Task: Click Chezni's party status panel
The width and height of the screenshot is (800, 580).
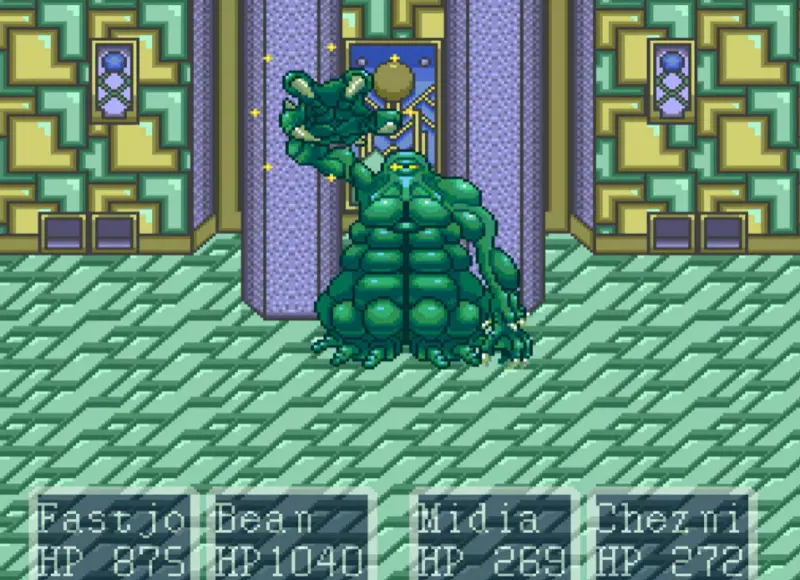Action: click(x=671, y=538)
